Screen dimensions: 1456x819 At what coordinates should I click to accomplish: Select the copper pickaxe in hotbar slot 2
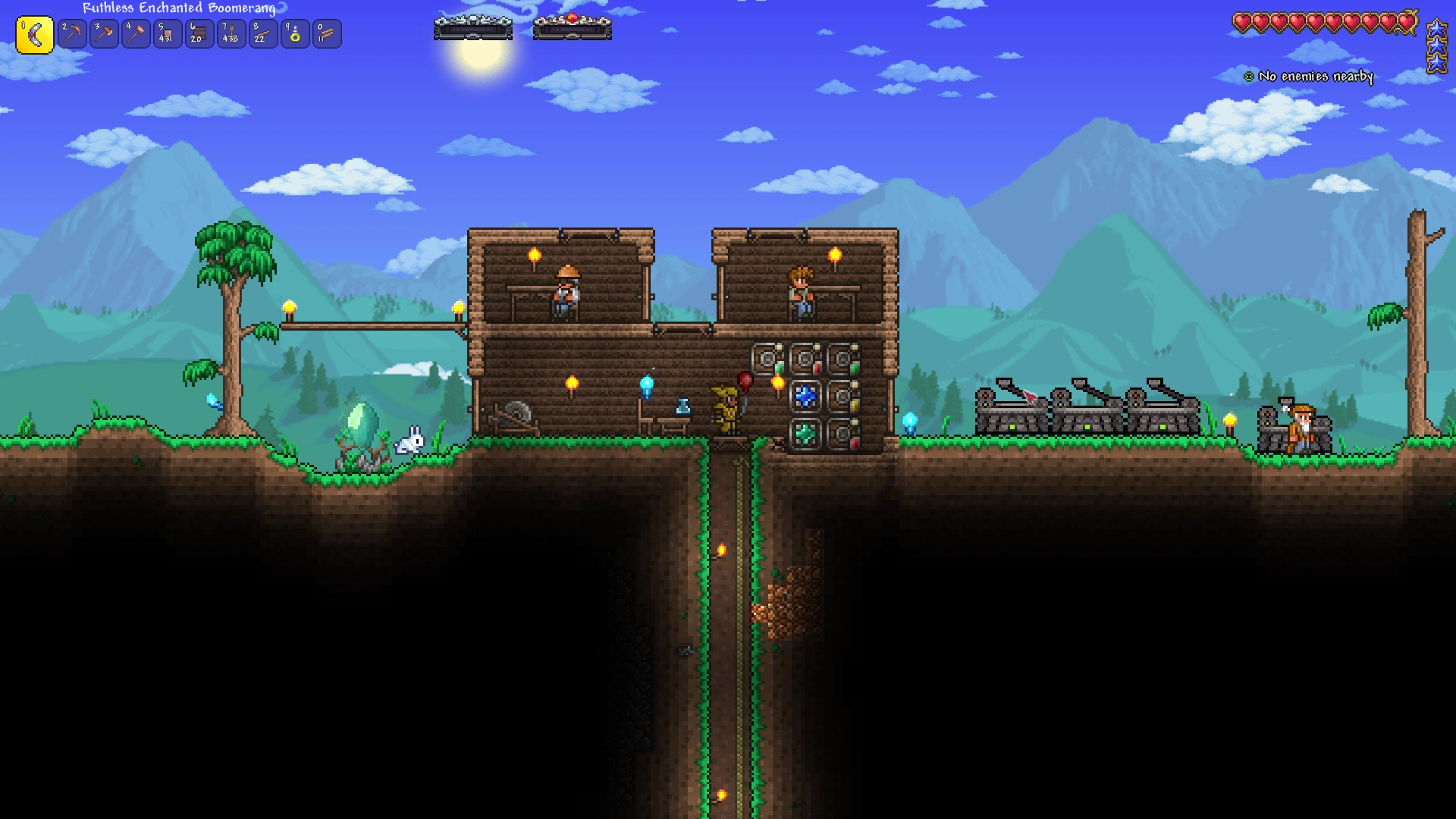(72, 33)
